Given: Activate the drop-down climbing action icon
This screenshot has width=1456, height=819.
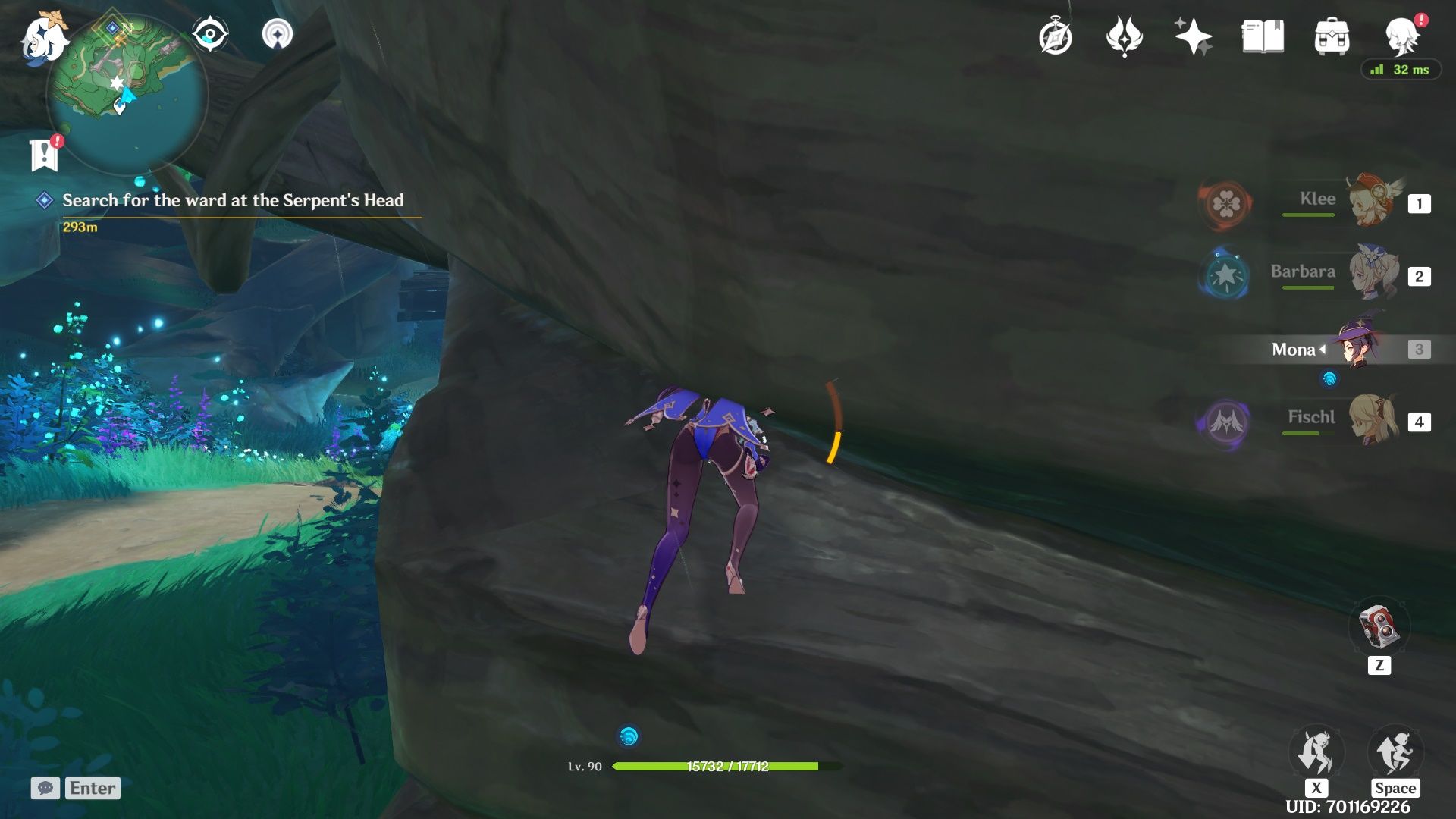Looking at the screenshot, I should click(1316, 755).
